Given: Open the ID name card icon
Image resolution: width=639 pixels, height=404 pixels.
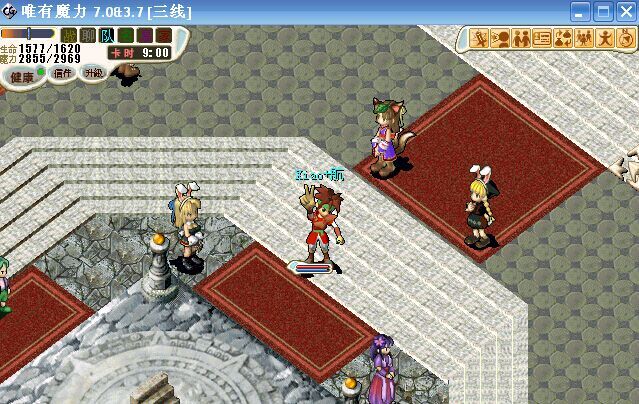Looking at the screenshot, I should tap(541, 39).
